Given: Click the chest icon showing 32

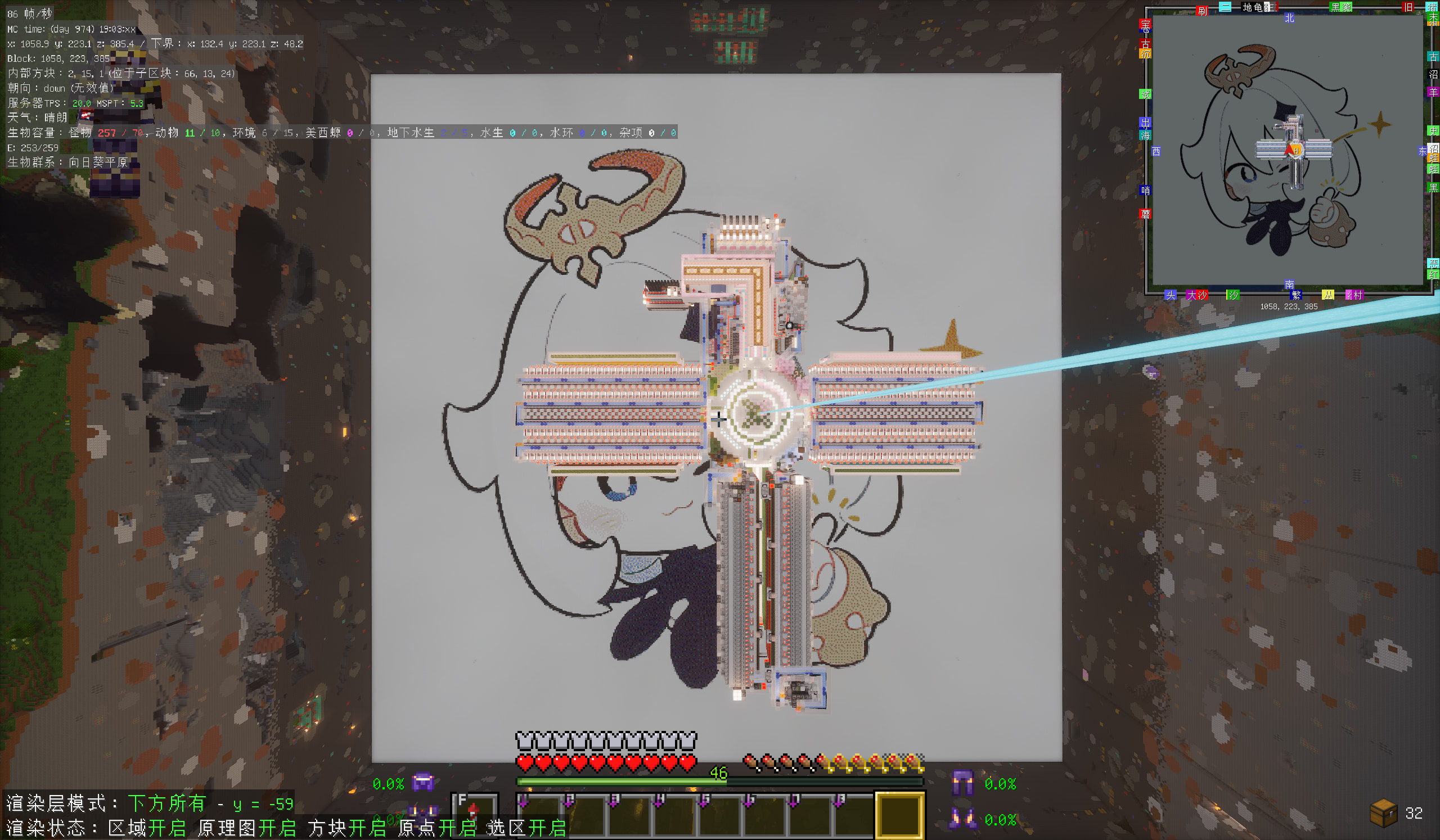Looking at the screenshot, I should pyautogui.click(x=1383, y=812).
